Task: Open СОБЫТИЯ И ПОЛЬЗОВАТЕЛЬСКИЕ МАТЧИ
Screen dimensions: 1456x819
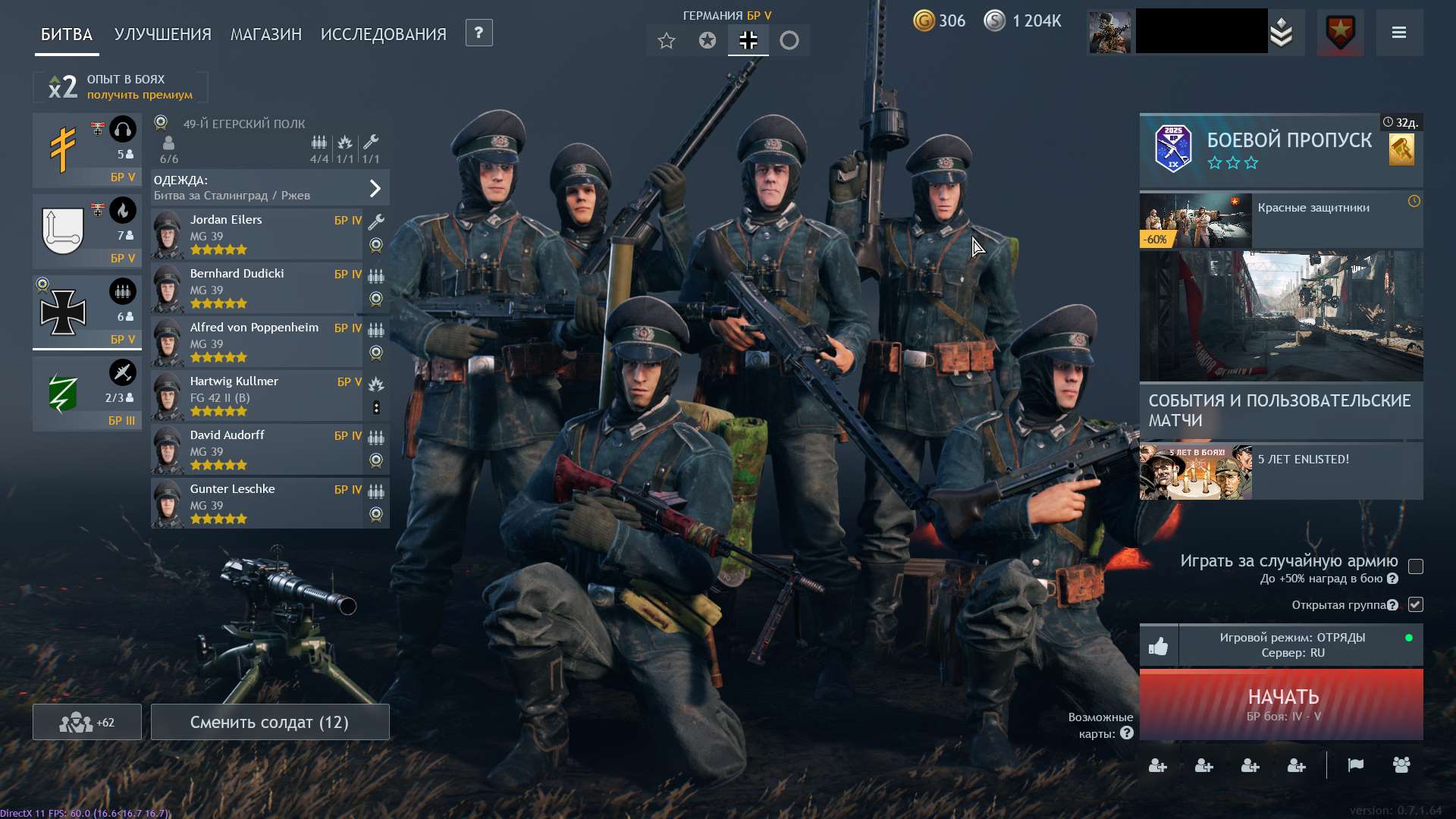Action: [1280, 409]
